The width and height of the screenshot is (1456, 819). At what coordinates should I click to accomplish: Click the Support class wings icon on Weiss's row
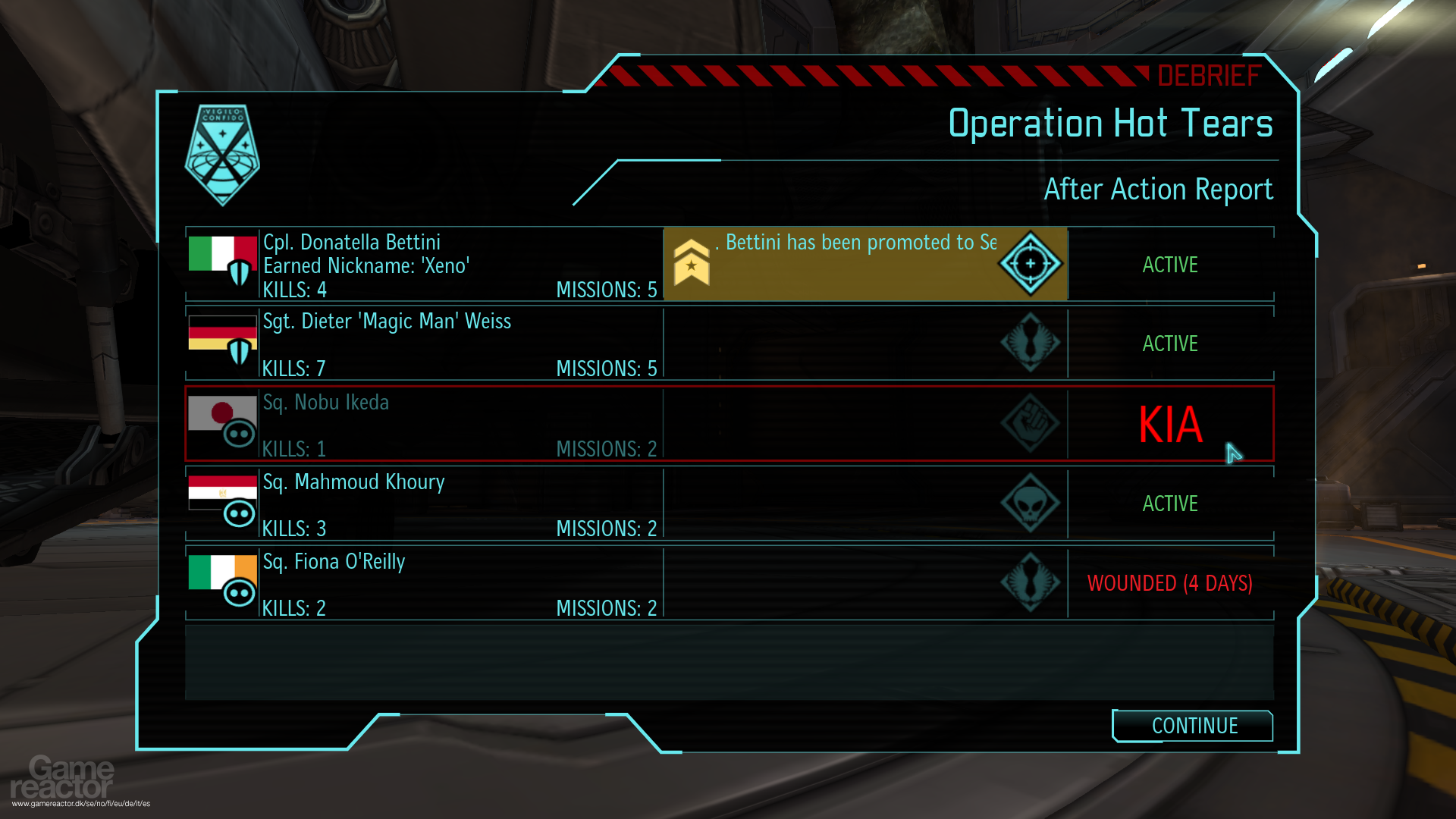(x=1030, y=343)
